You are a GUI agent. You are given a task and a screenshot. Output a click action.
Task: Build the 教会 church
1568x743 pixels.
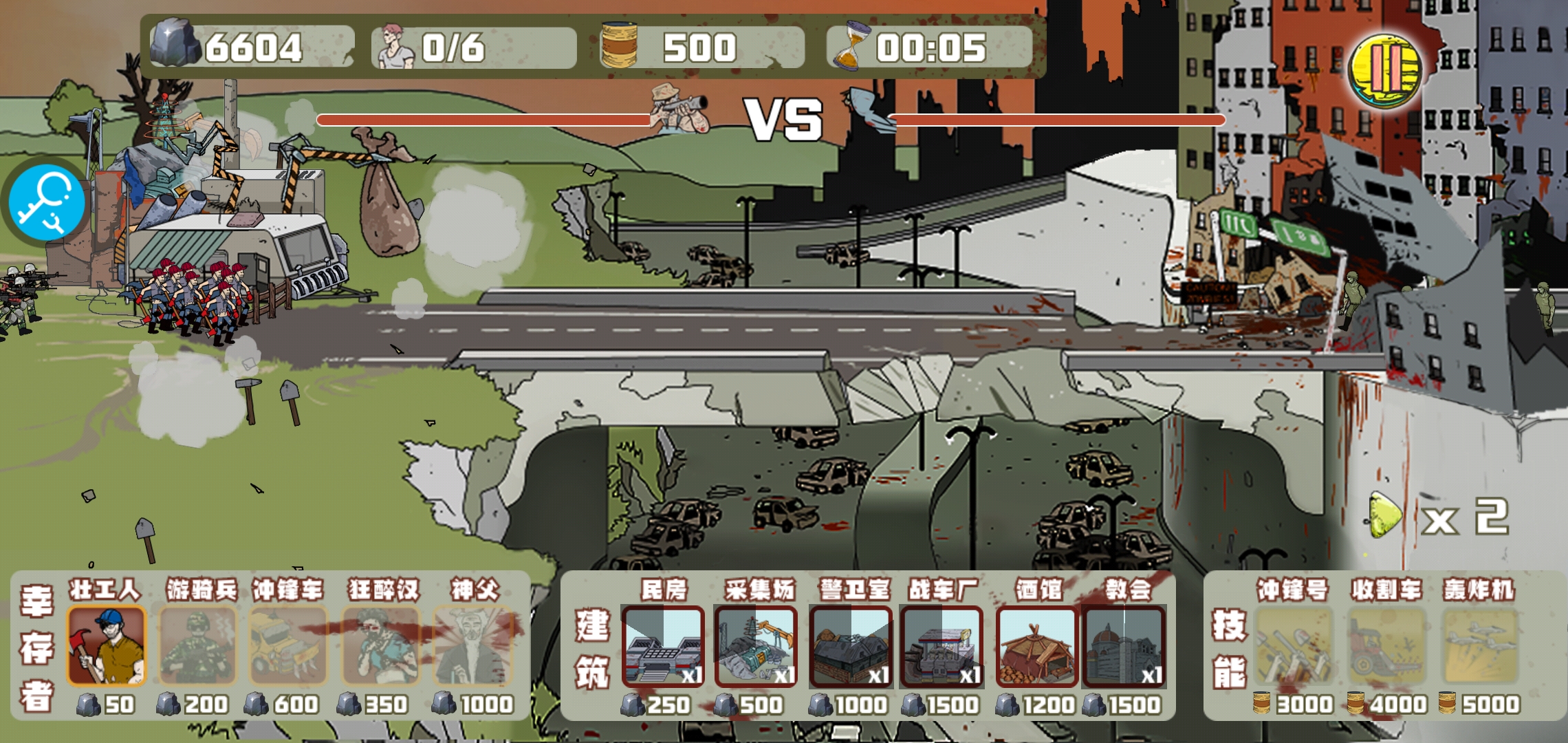pos(1124,647)
